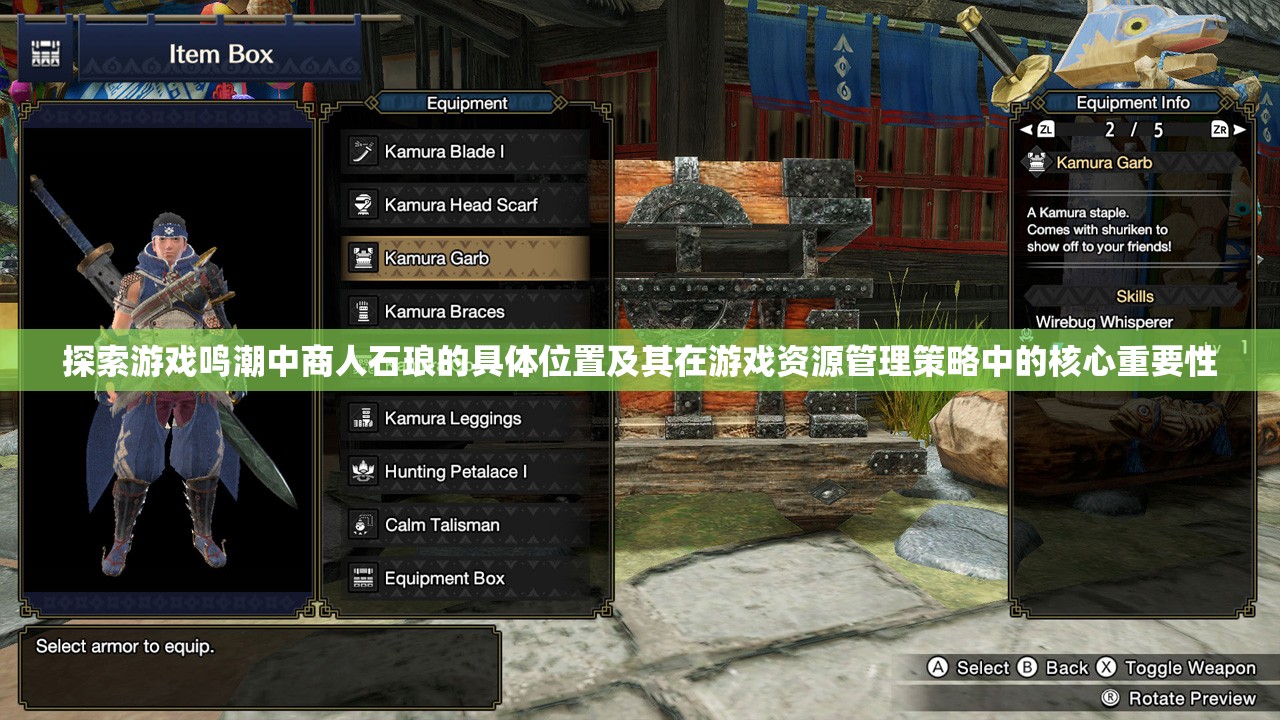Choose Hunting Petalace I

[x=465, y=471]
